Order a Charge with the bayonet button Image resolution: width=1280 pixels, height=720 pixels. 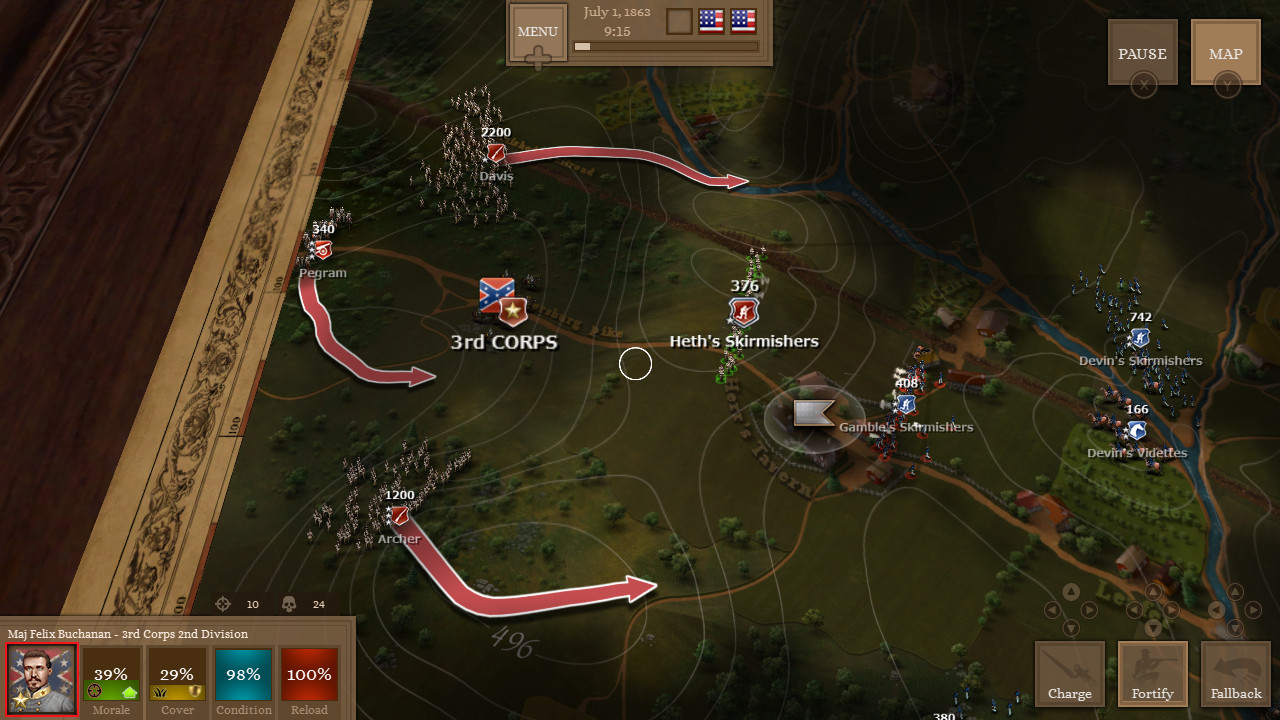[x=1069, y=672]
